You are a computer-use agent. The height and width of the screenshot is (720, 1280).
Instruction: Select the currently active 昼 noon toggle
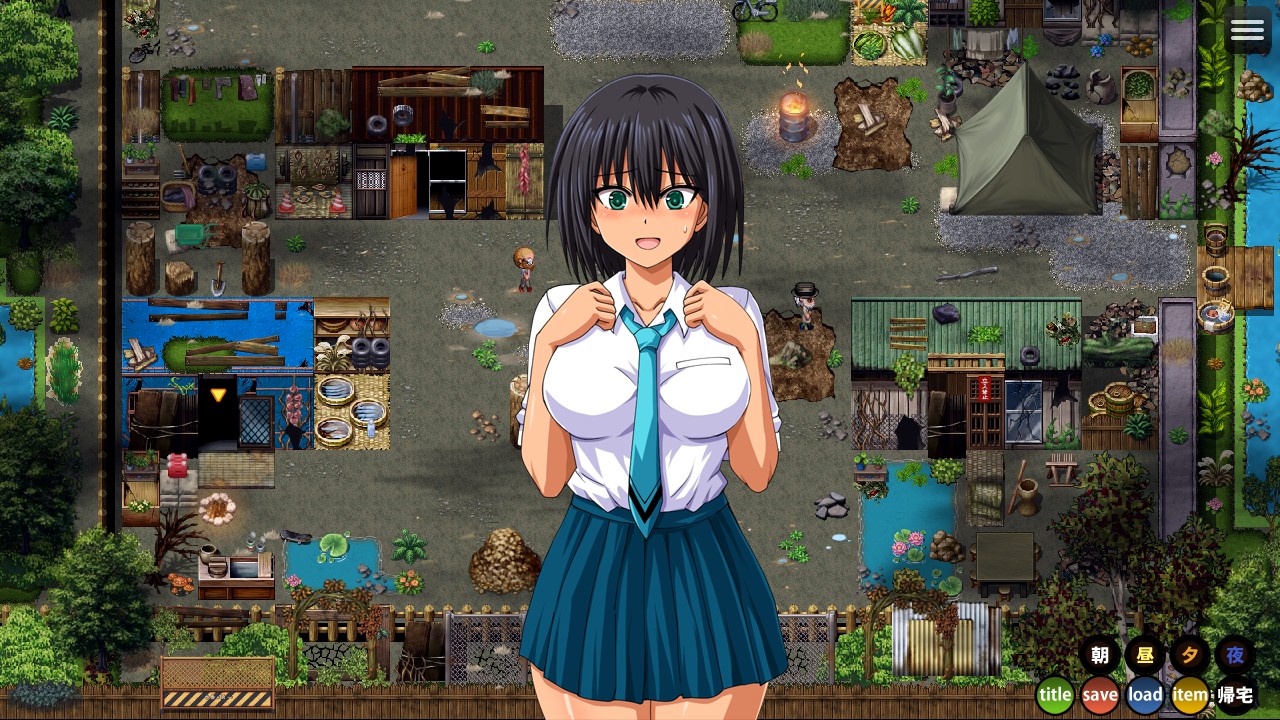1144,657
